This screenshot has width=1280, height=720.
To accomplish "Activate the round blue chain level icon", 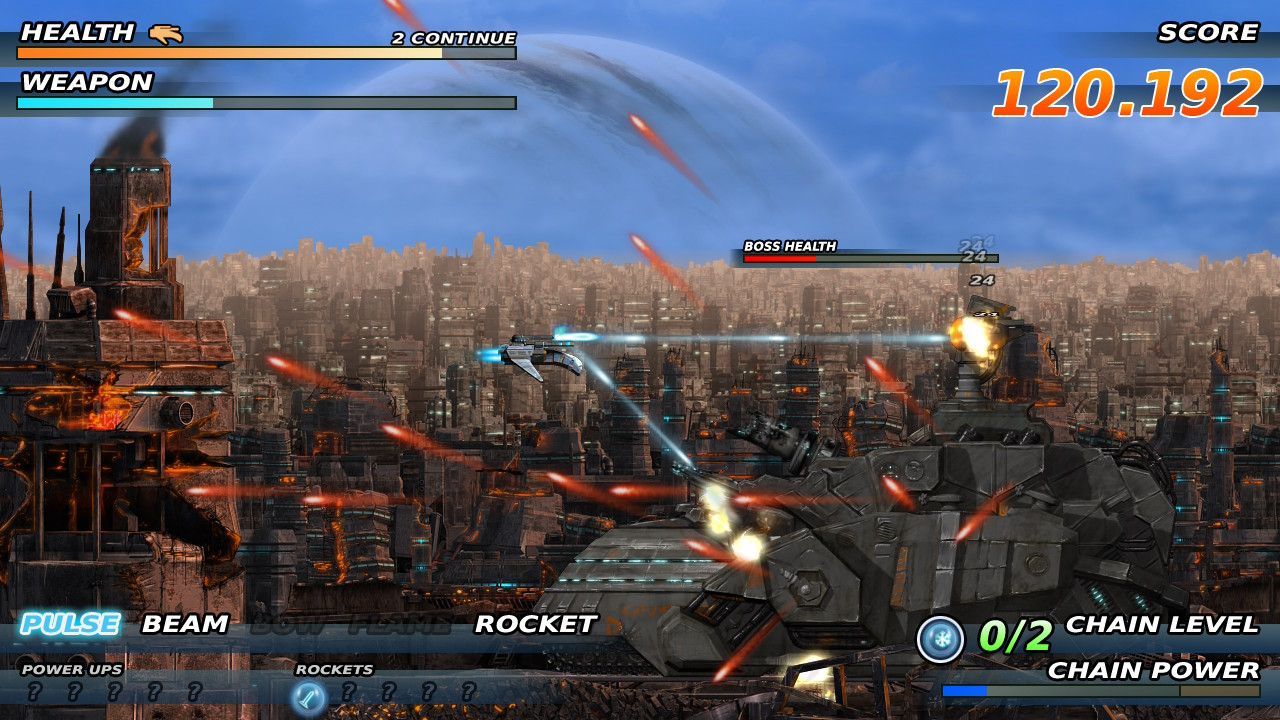I will coord(940,639).
